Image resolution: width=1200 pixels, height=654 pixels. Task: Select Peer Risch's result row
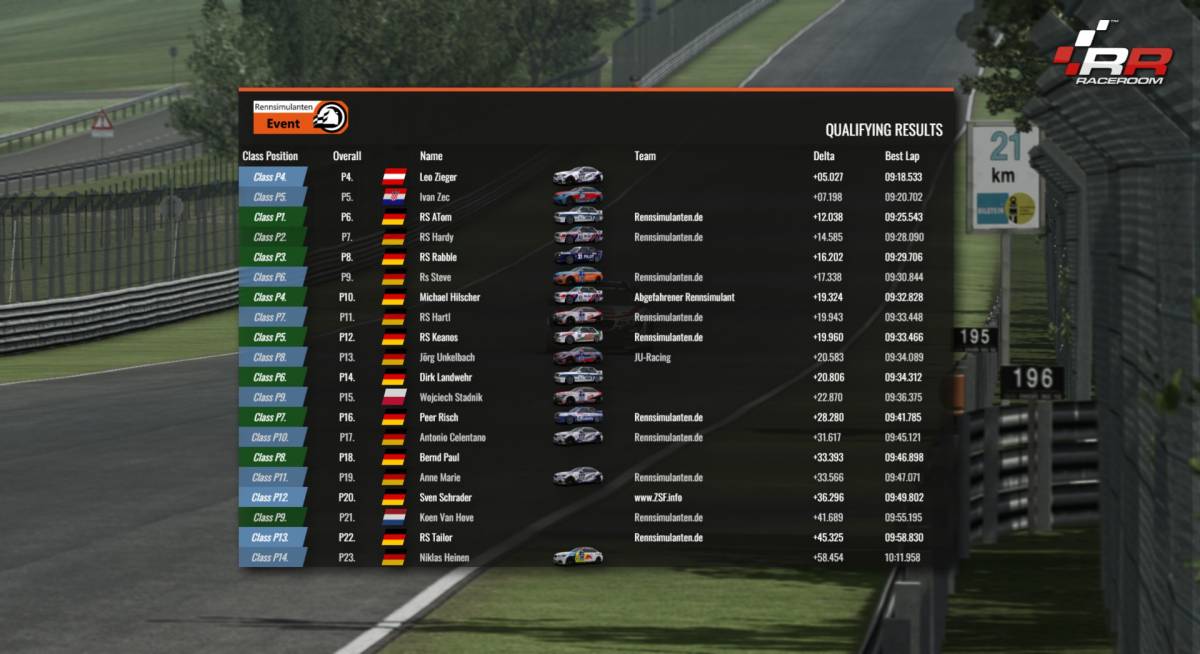click(x=439, y=417)
